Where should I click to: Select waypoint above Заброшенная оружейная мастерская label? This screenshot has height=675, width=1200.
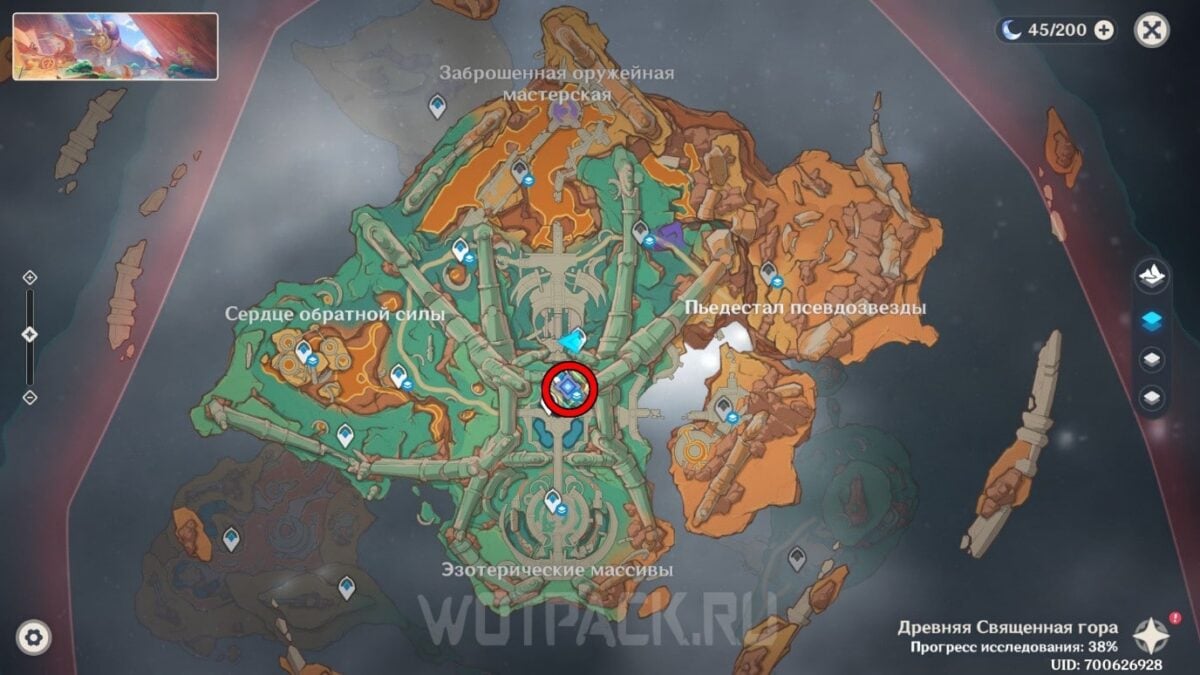pyautogui.click(x=437, y=104)
